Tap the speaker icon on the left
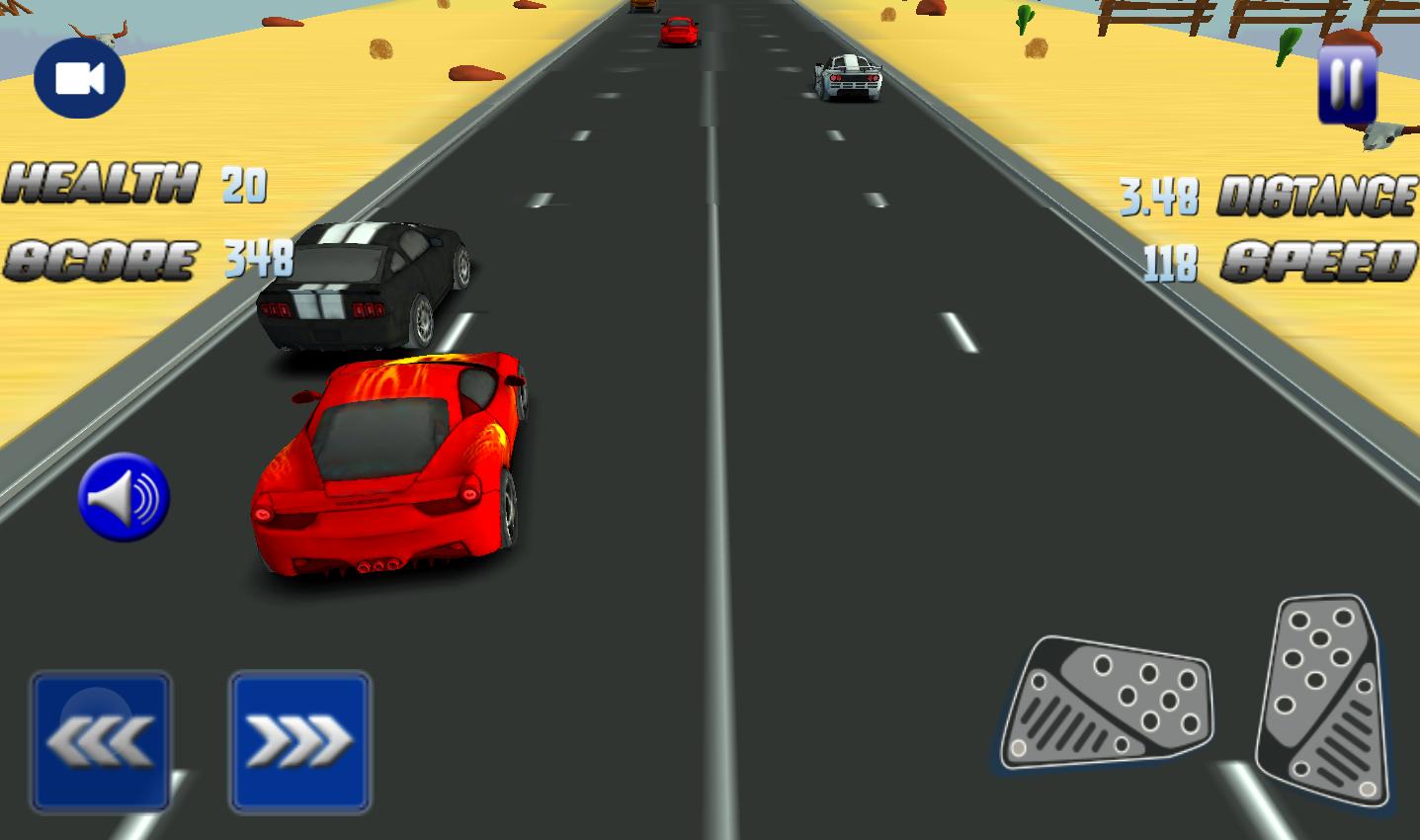The width and height of the screenshot is (1420, 840). point(123,497)
